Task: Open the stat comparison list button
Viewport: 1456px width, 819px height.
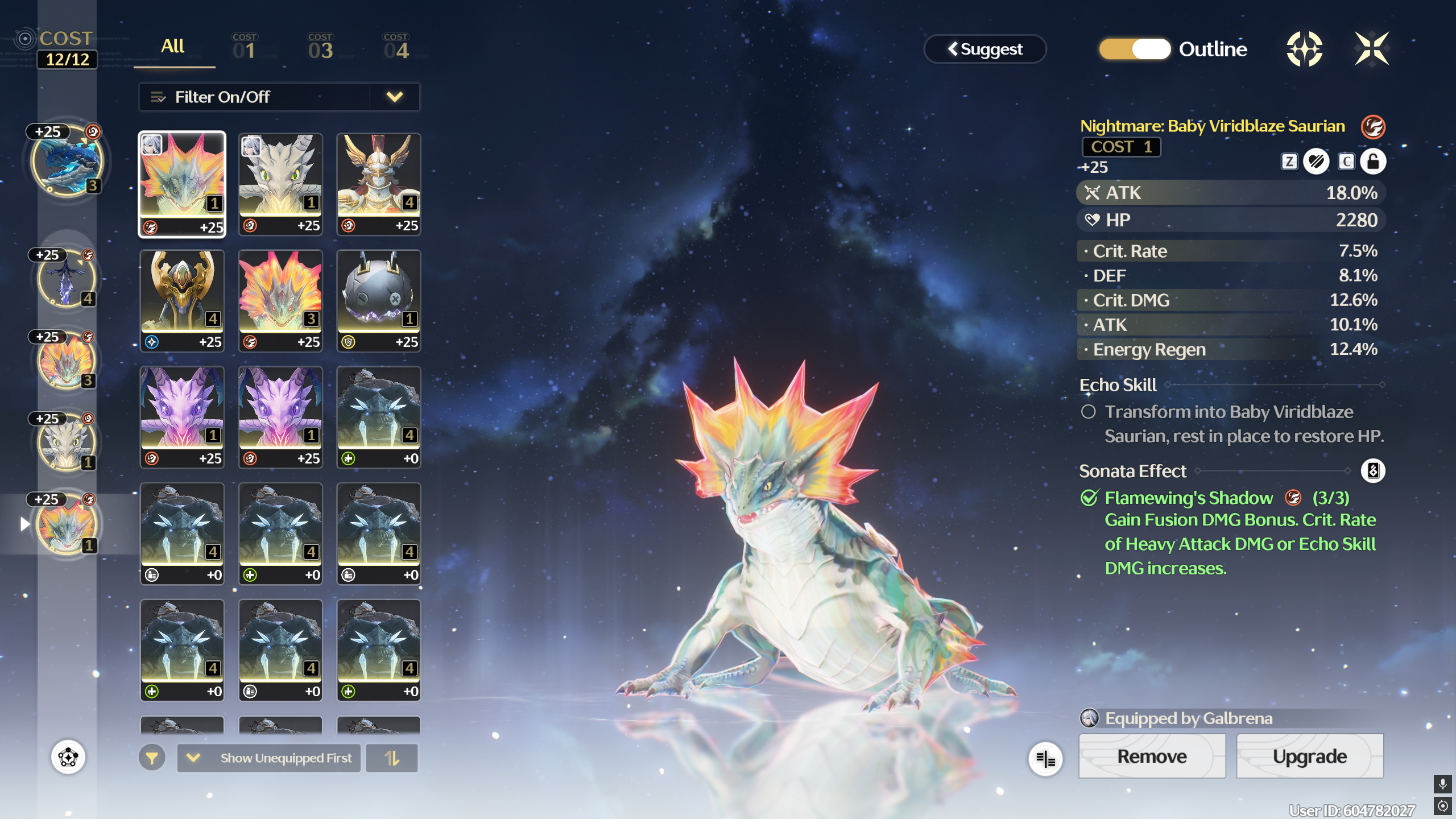Action: (x=1045, y=759)
